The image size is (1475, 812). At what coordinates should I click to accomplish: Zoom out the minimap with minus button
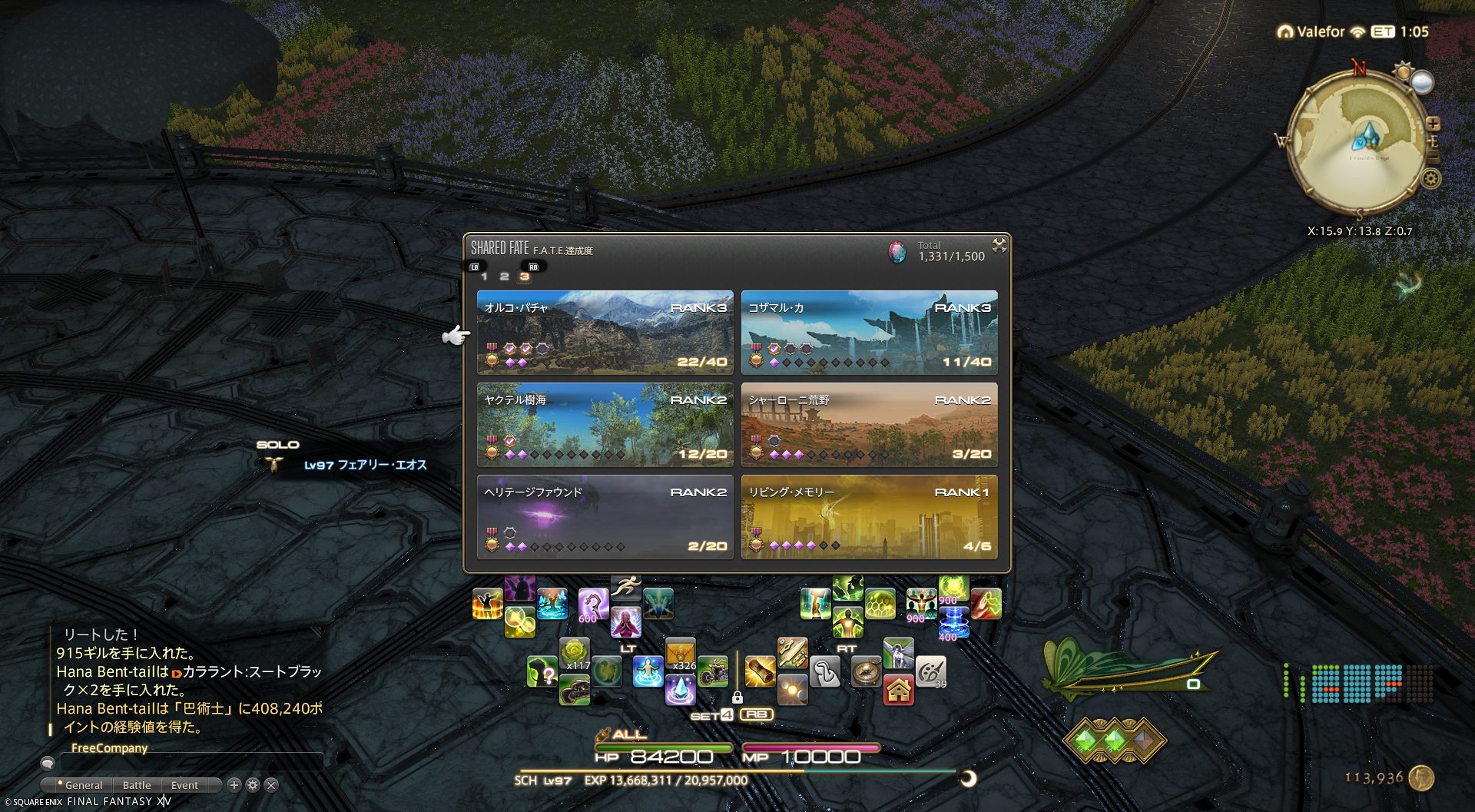1433,157
